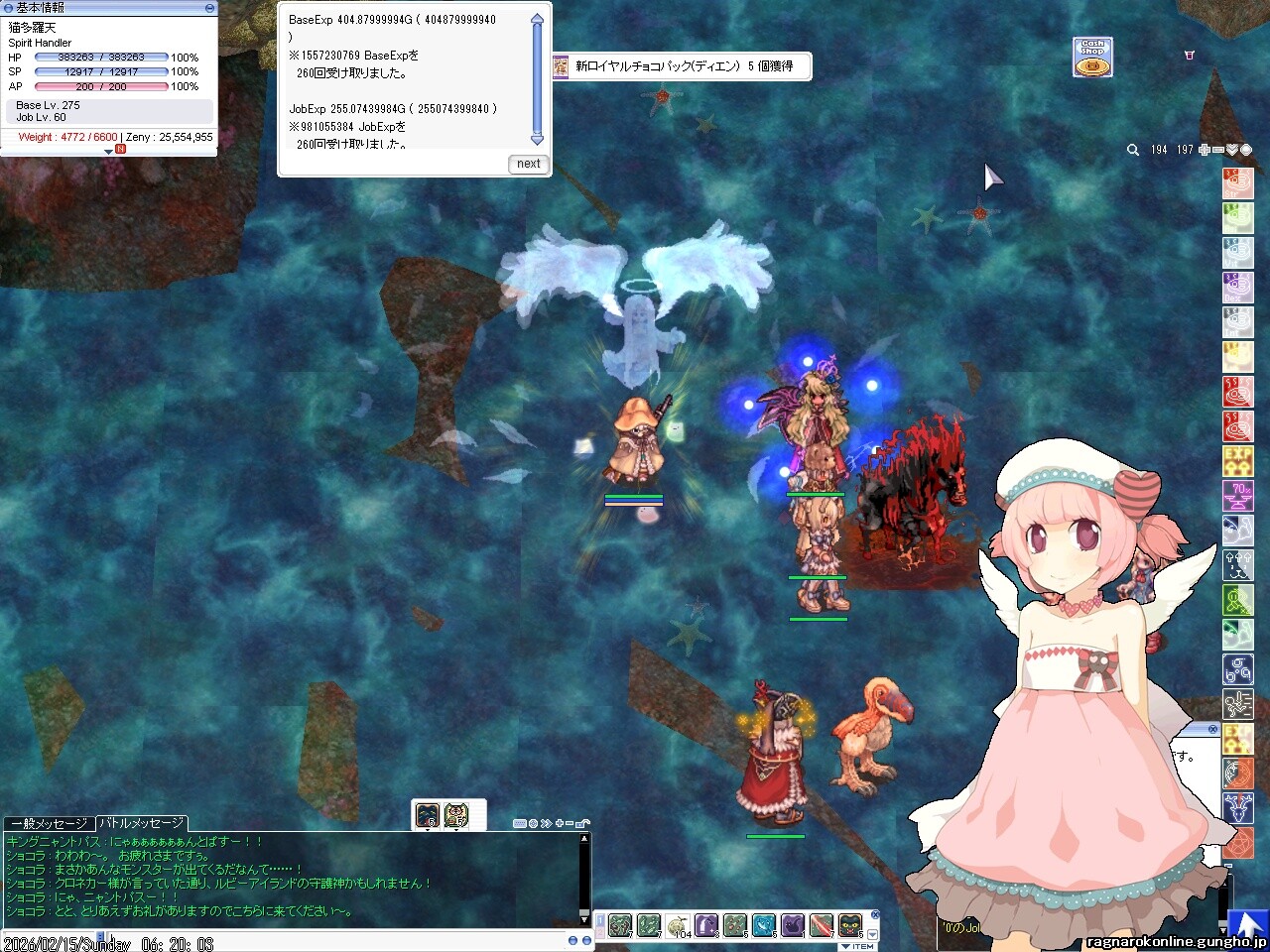This screenshot has height=952, width=1270.
Task: Use the melon item in hotbar
Action: 679,925
